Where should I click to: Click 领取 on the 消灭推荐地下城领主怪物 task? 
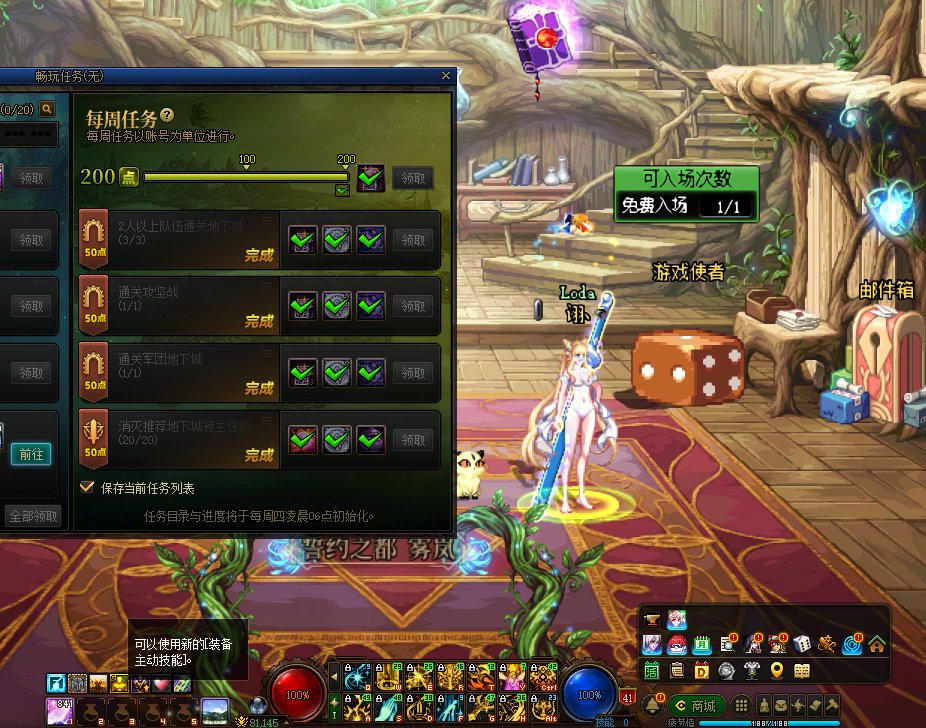[413, 439]
